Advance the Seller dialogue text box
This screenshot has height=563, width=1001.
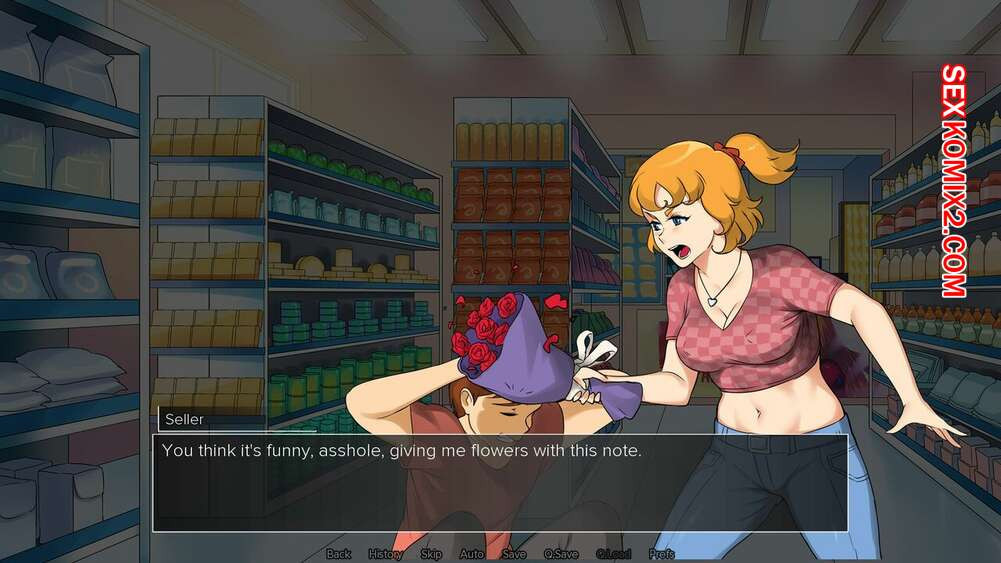click(x=500, y=482)
